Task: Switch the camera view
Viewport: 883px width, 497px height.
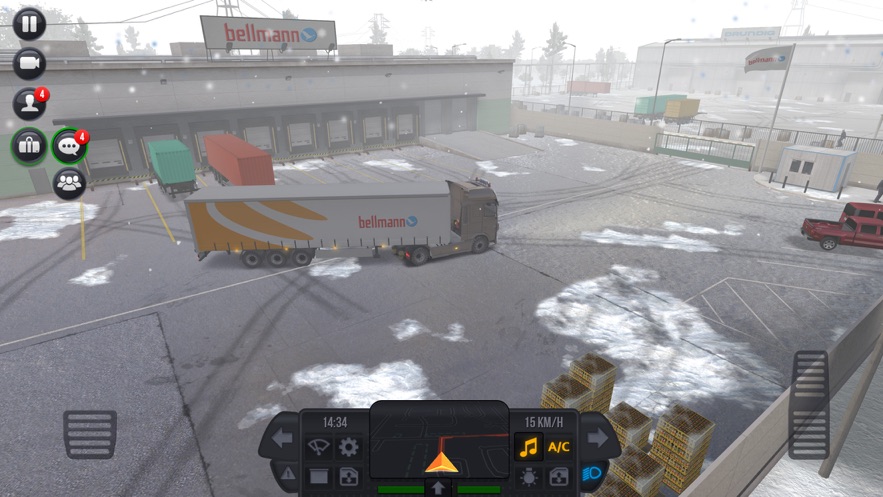Action: 29,63
